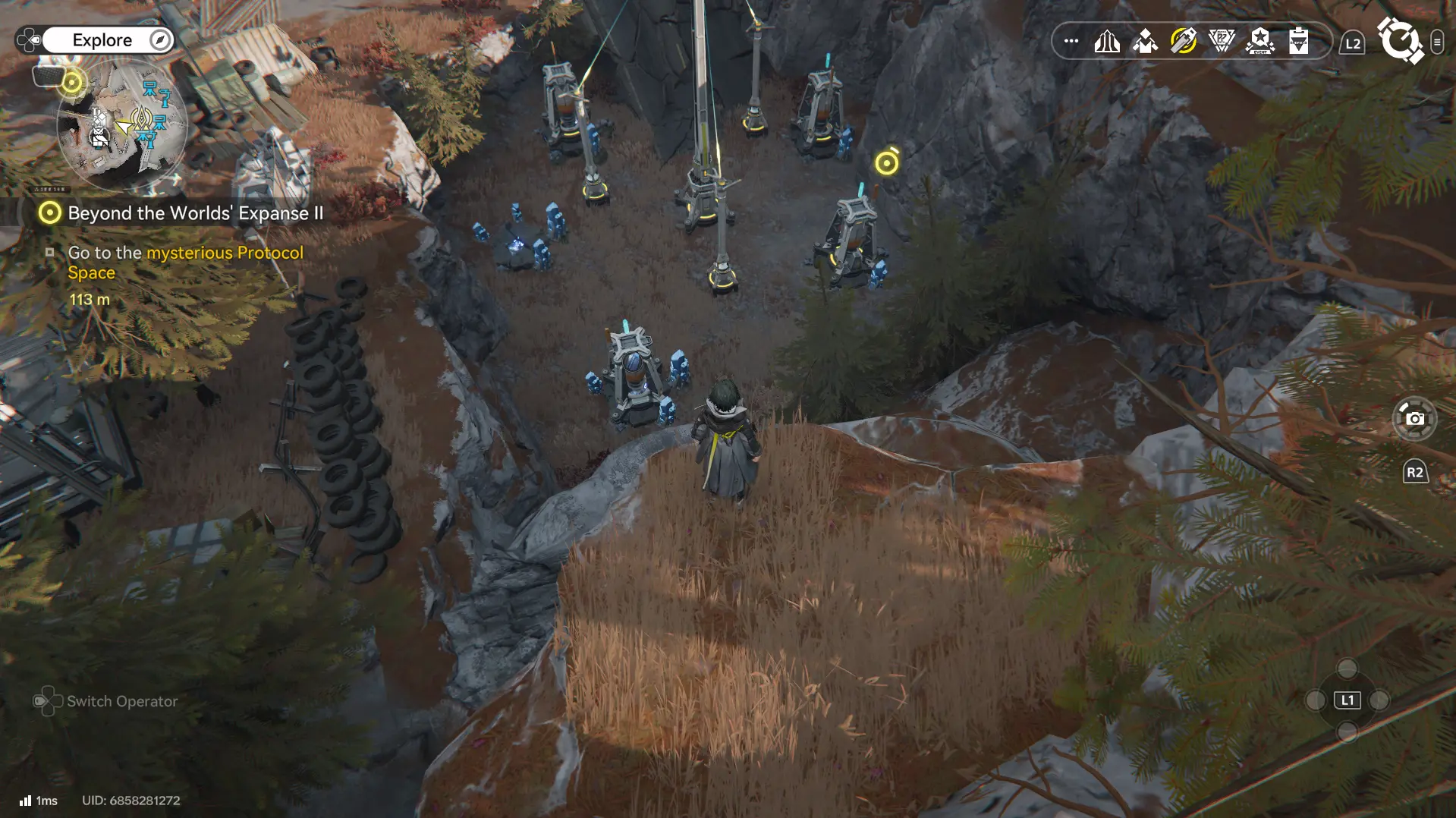This screenshot has width=1456, height=818.
Task: Click the yellow objective marker on the minimap
Action: tap(72, 82)
